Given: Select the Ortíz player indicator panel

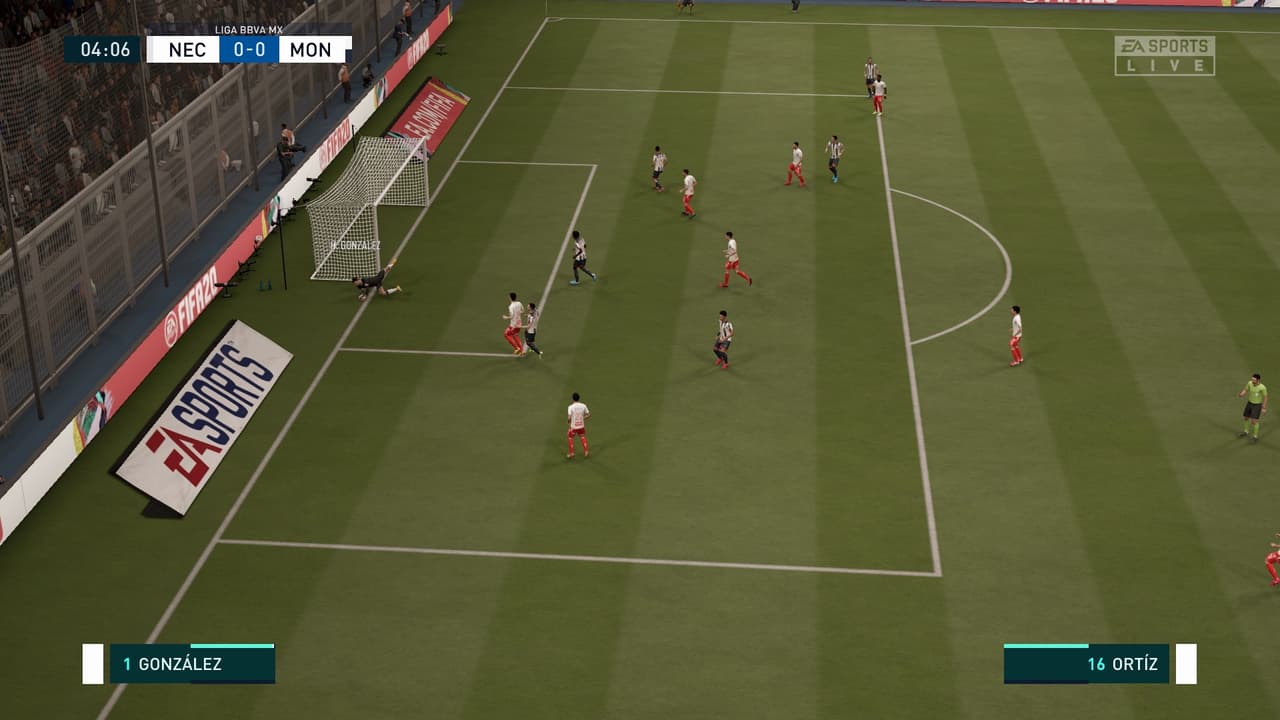Looking at the screenshot, I should pyautogui.click(x=1087, y=664).
